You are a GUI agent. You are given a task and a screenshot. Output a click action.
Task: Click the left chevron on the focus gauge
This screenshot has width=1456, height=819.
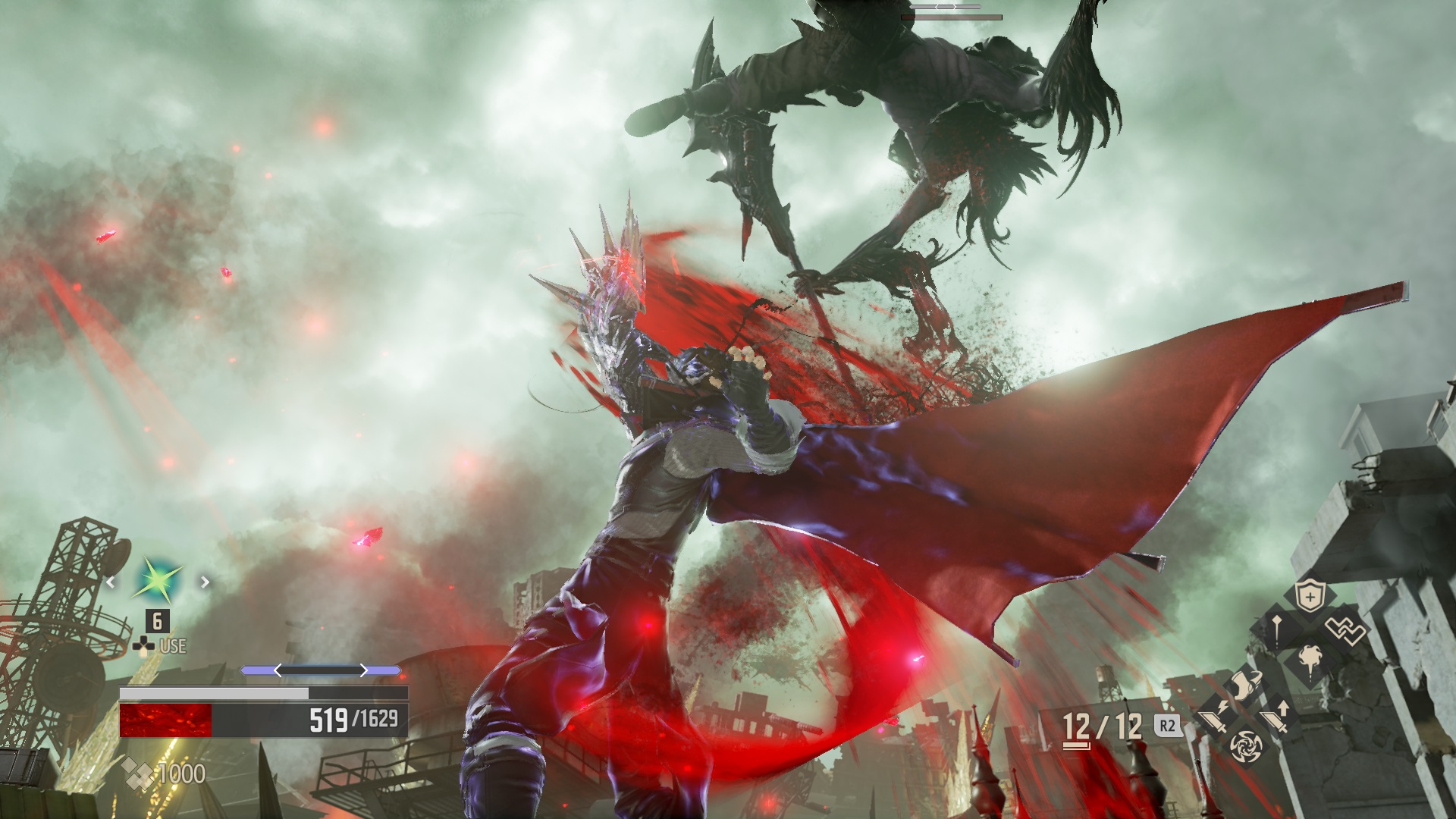278,670
